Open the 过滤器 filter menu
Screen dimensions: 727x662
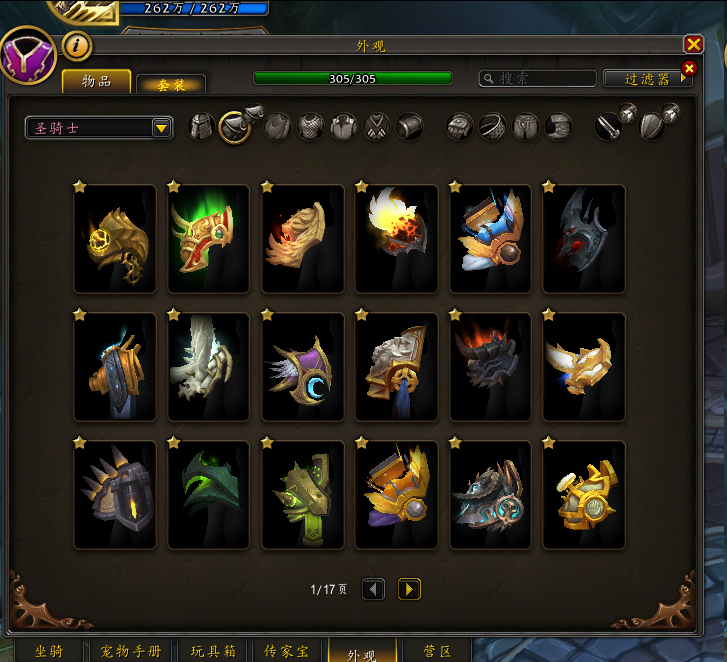pos(647,78)
